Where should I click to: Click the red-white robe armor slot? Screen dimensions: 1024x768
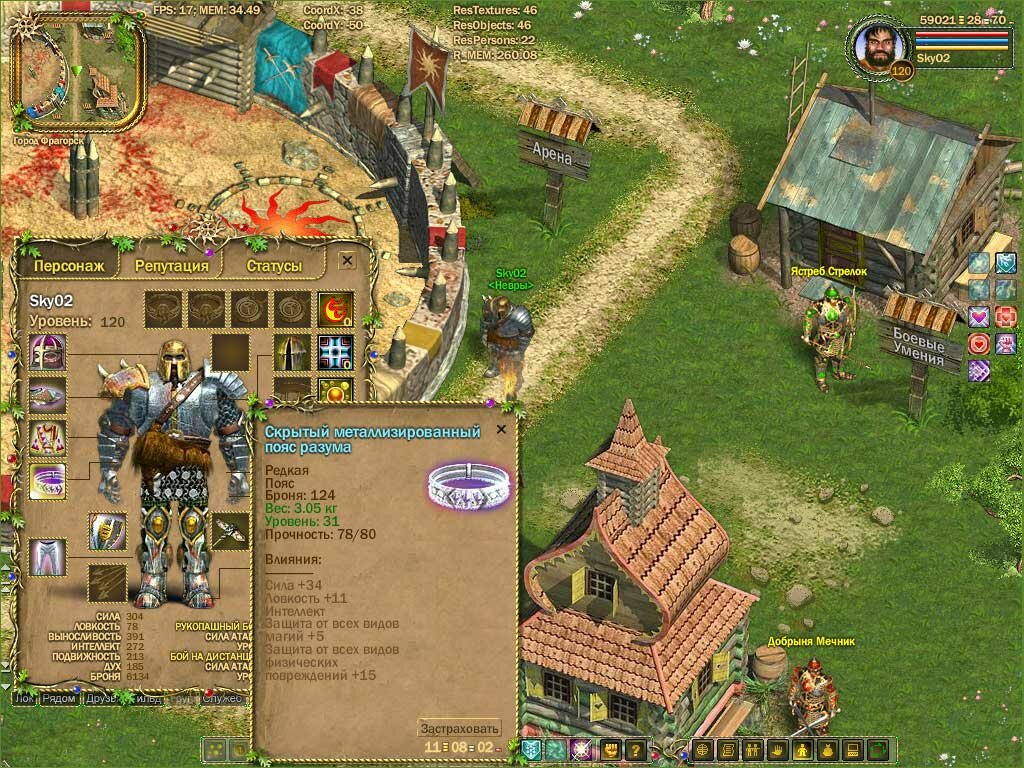[47, 438]
